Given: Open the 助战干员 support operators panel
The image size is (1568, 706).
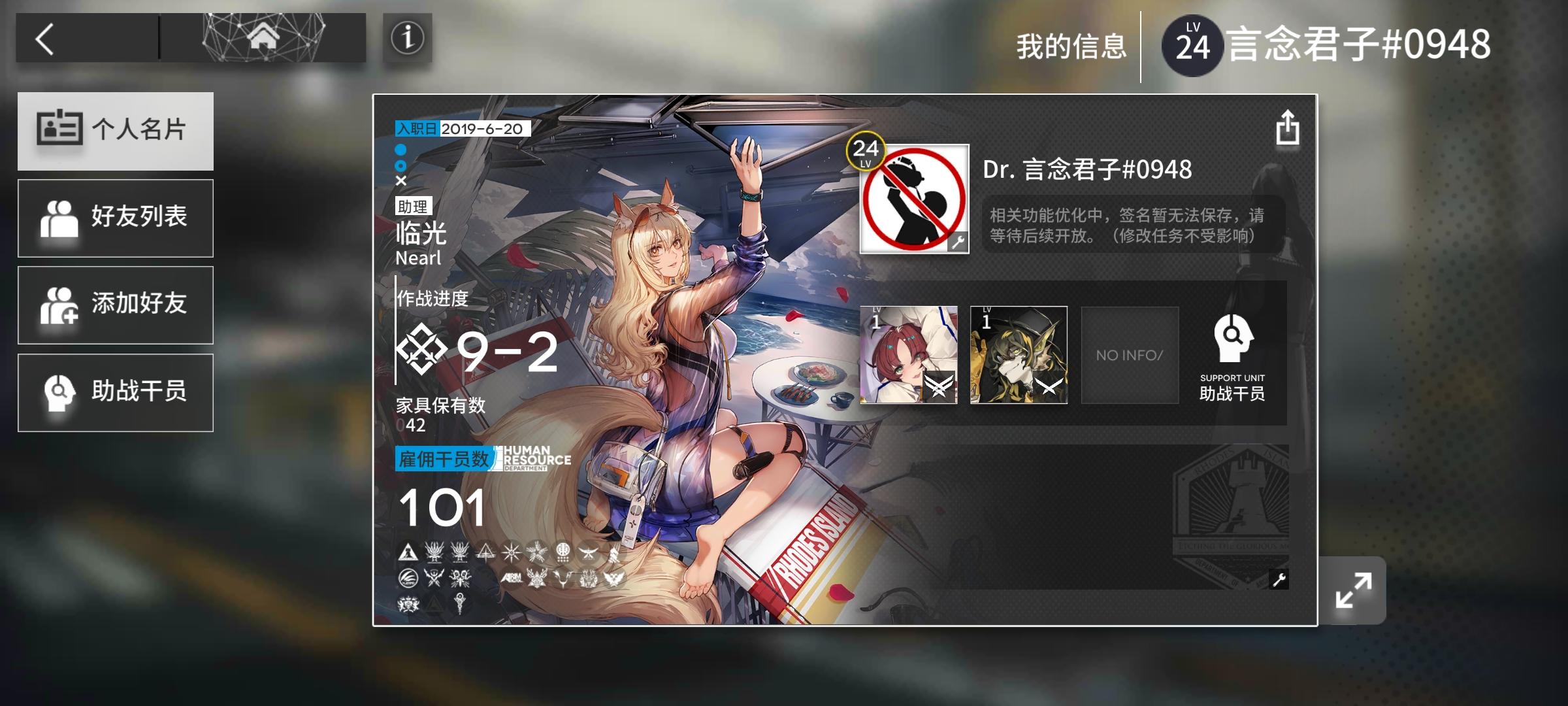Looking at the screenshot, I should (116, 392).
